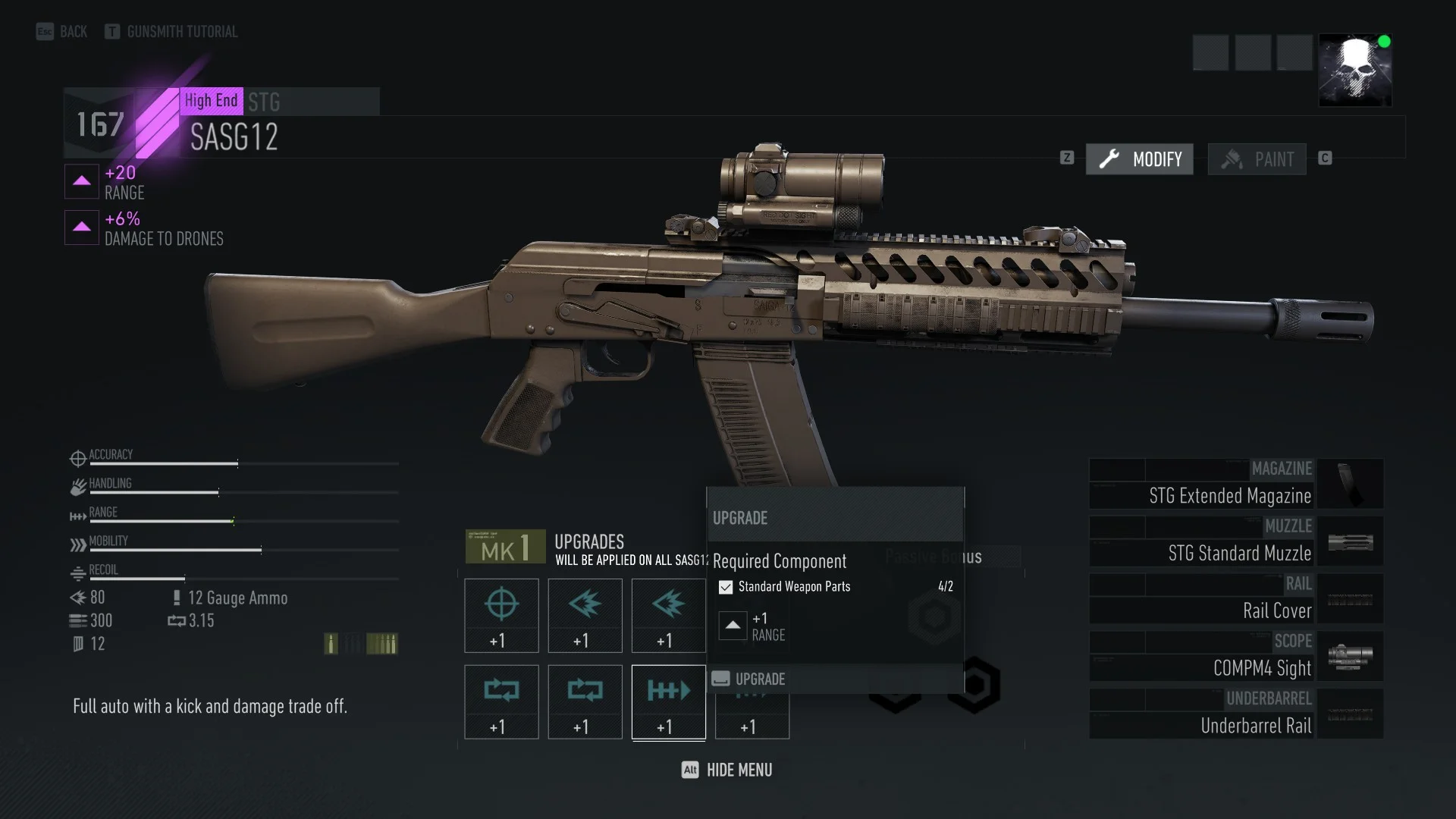Open the Modify weapon mode
This screenshot has width=1456, height=819.
coord(1139,159)
